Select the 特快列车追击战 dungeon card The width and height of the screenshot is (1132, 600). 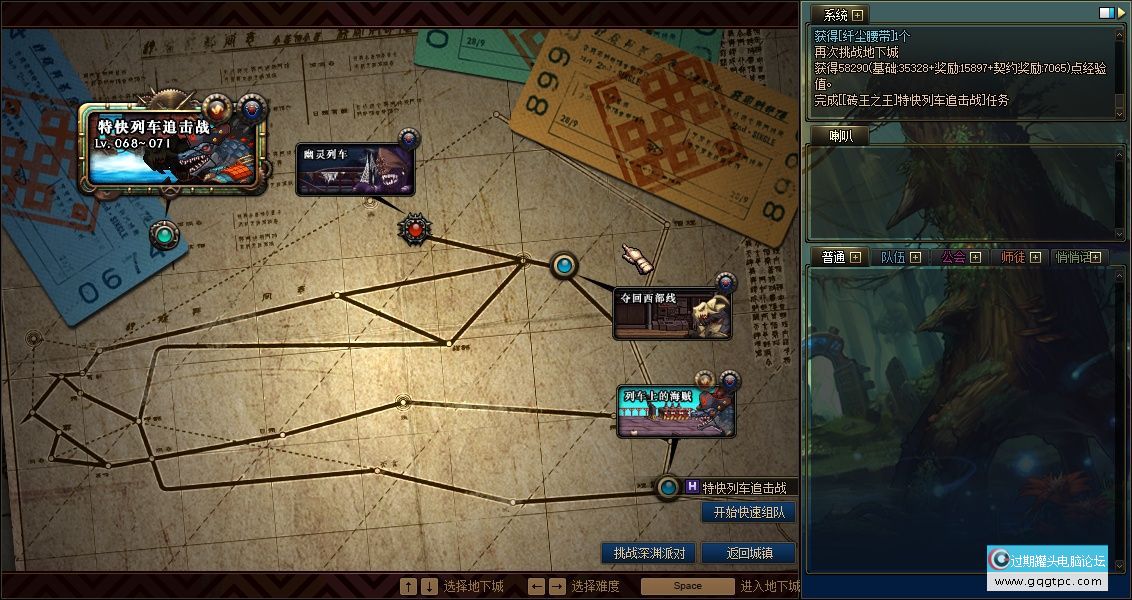click(176, 148)
